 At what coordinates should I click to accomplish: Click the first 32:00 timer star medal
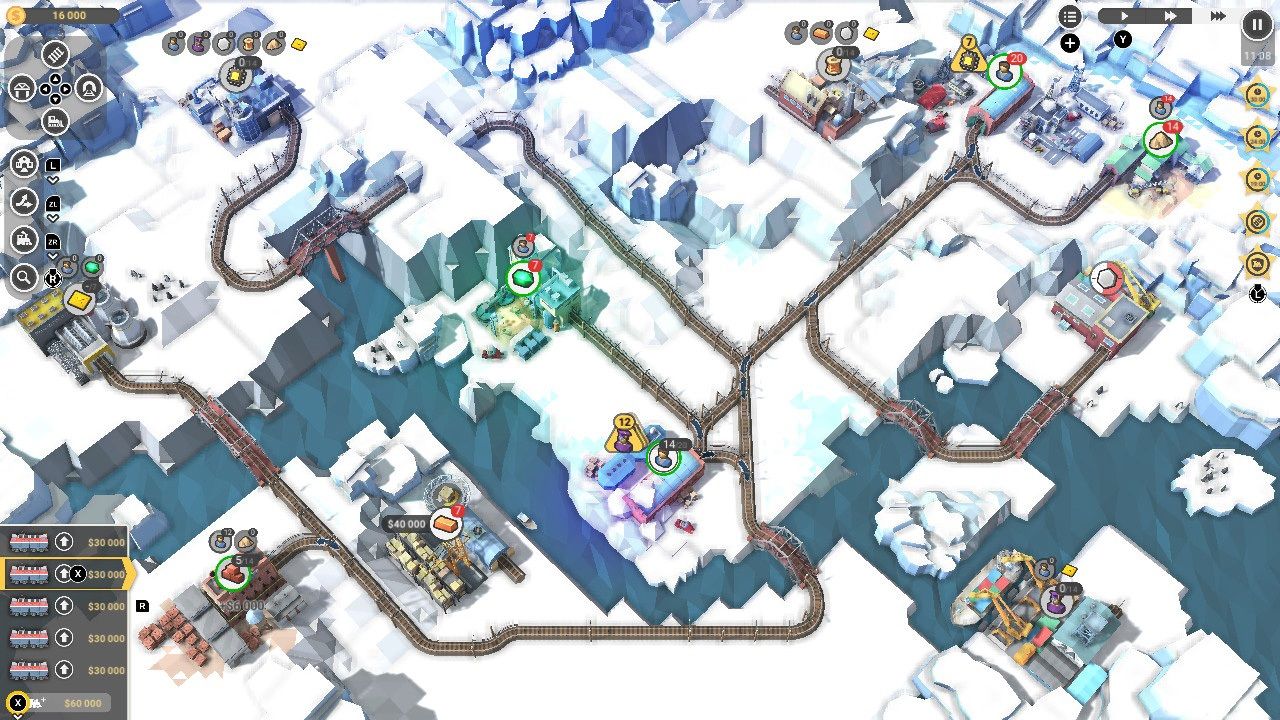(x=1256, y=93)
